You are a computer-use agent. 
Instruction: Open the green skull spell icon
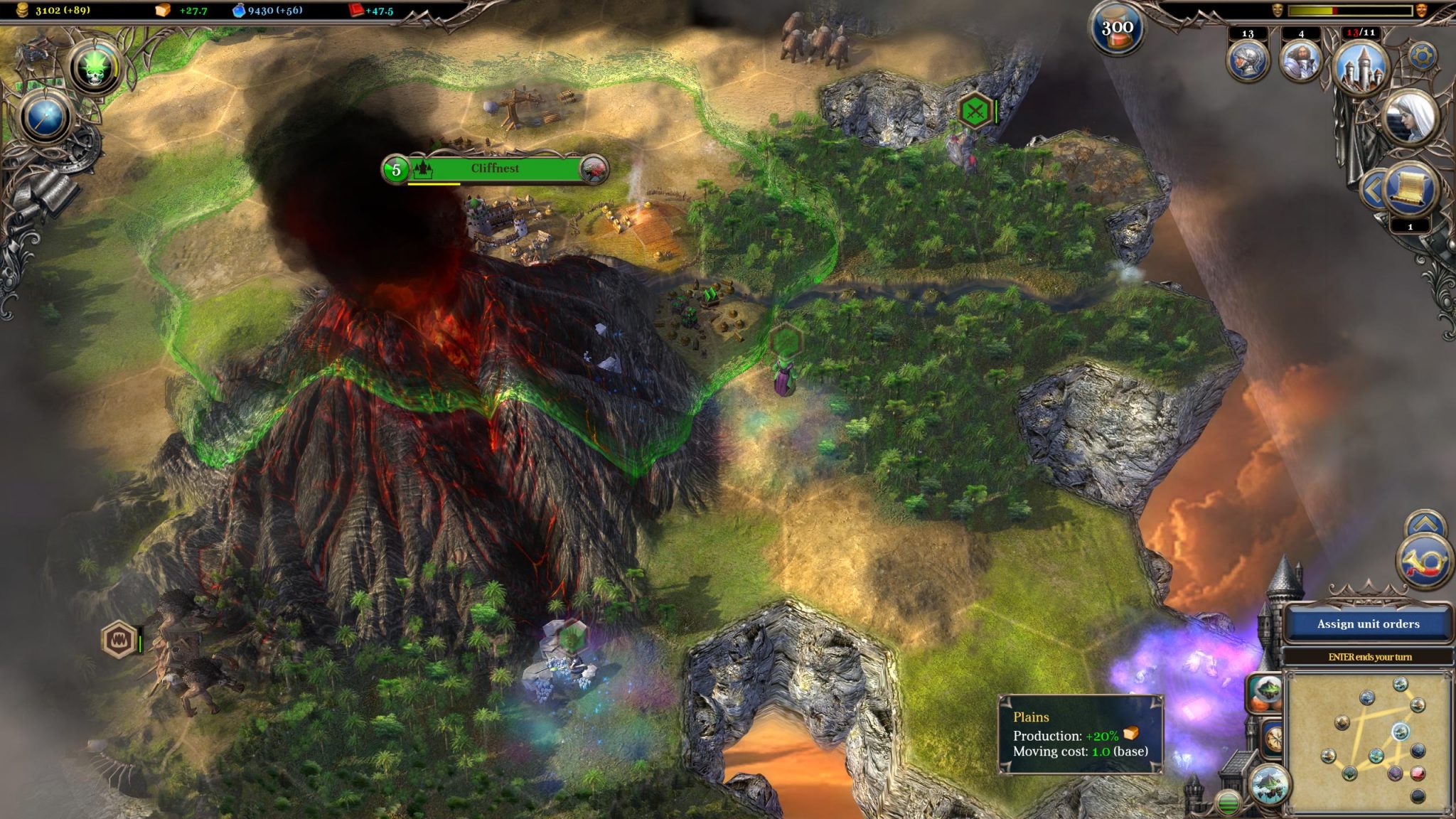pyautogui.click(x=95, y=67)
